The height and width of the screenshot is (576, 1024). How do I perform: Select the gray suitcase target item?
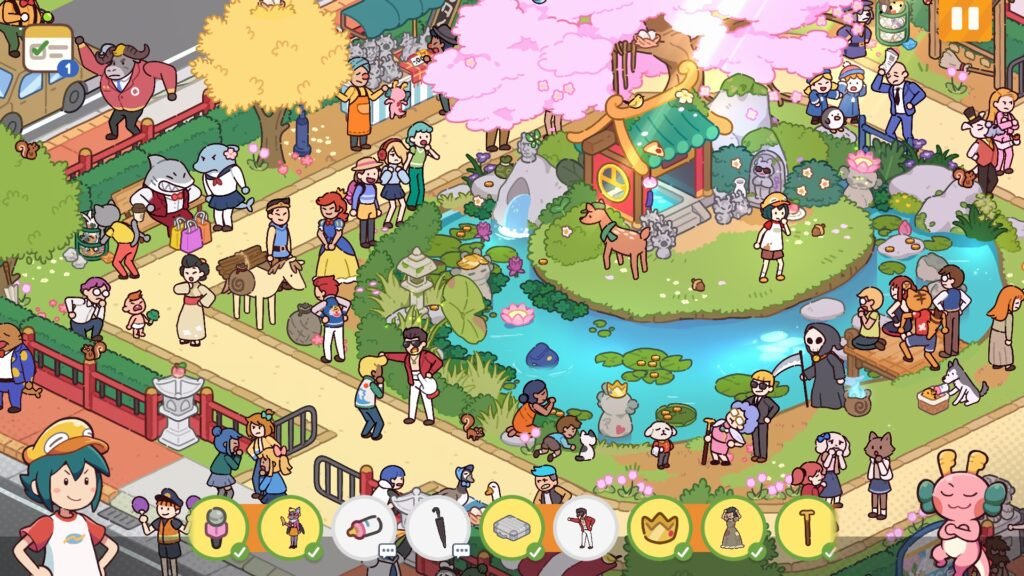coord(511,527)
